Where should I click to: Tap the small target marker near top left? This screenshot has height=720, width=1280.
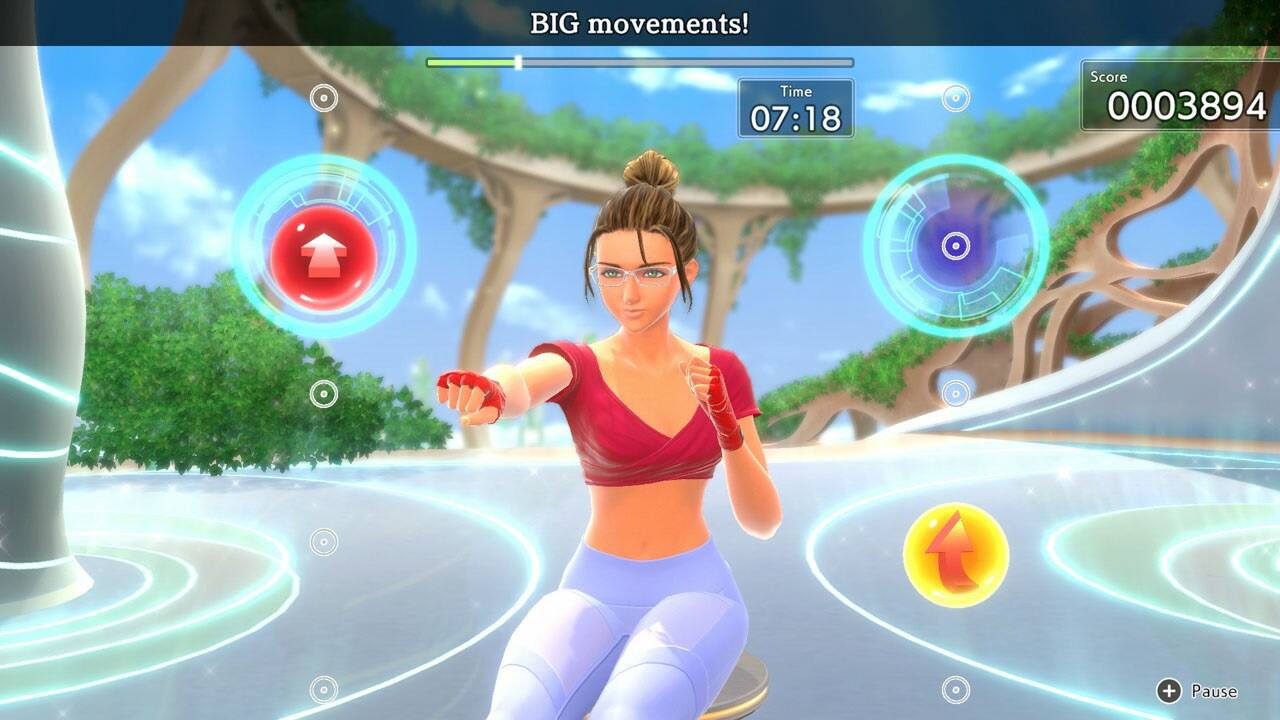click(x=322, y=98)
